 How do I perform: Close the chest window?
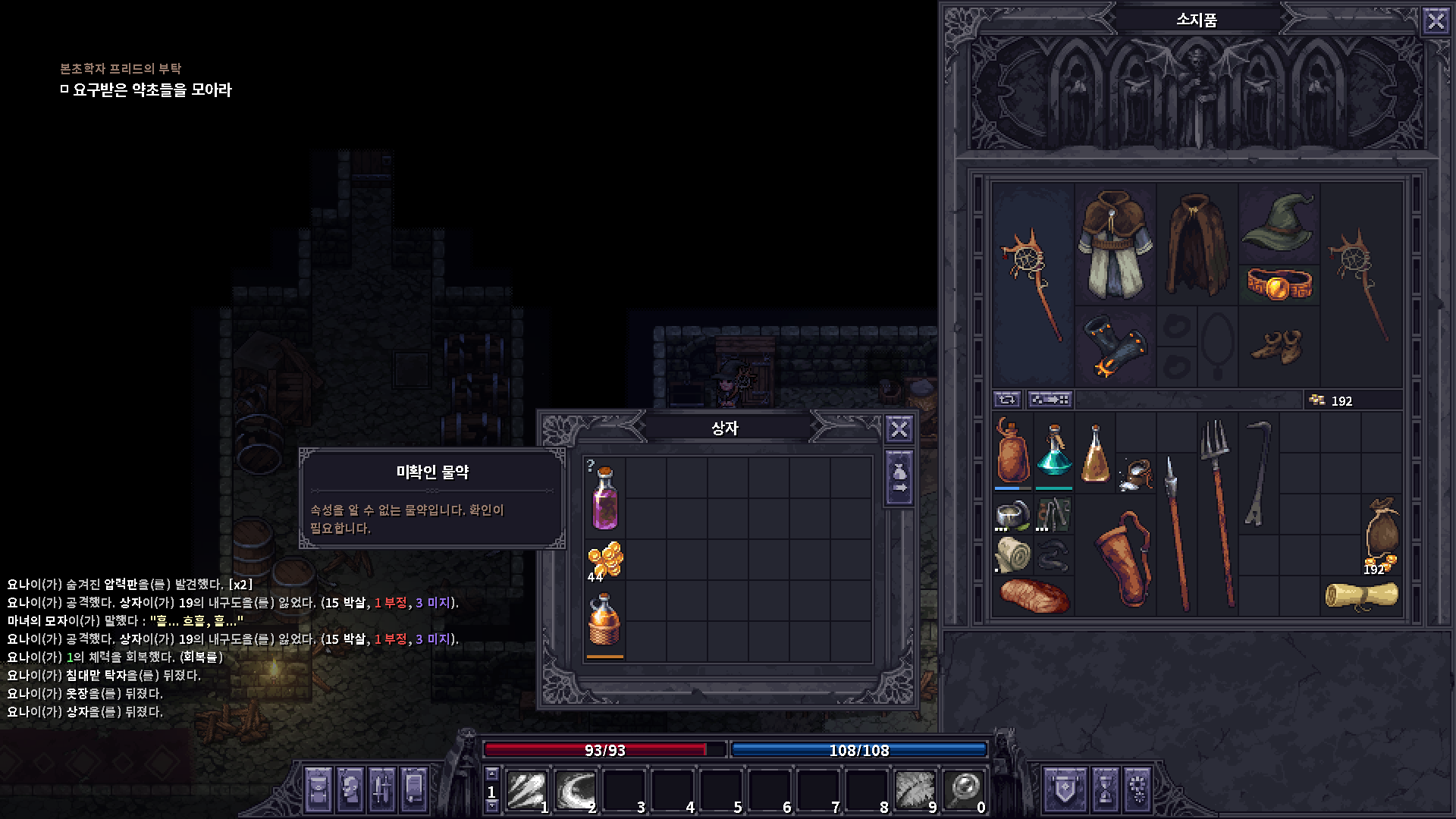tap(899, 429)
